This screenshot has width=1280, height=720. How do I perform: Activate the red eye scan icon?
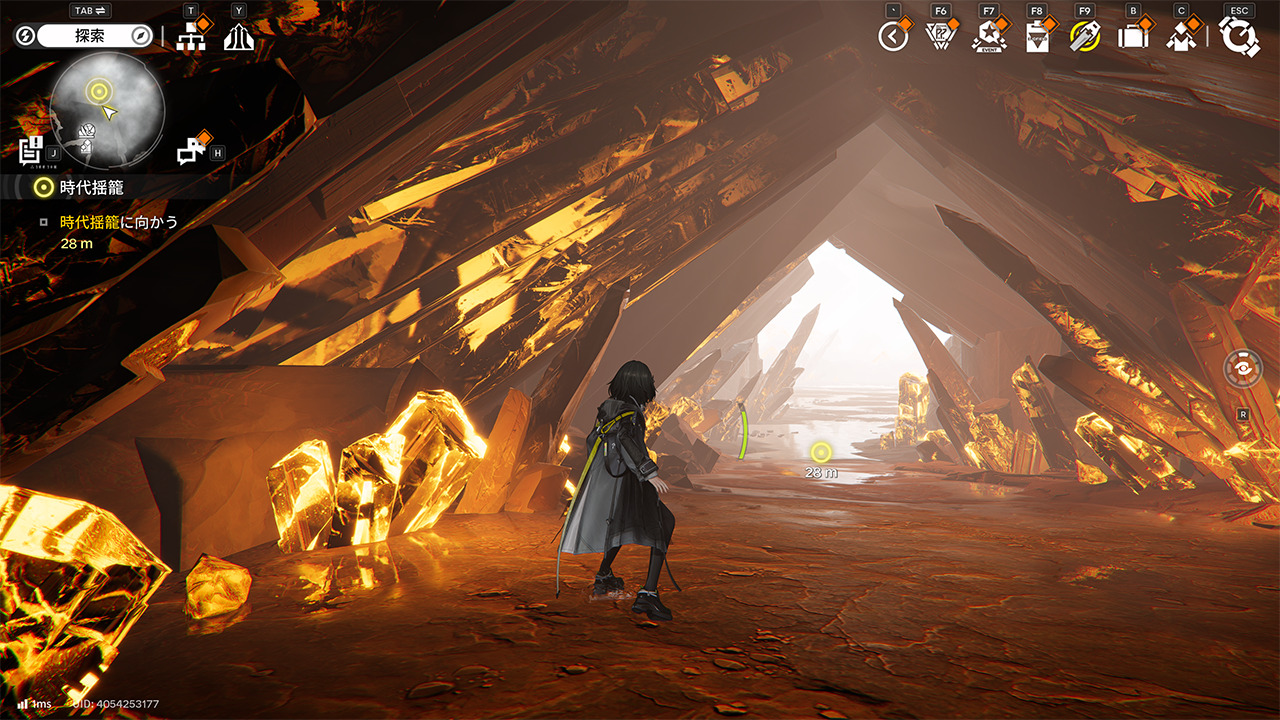(x=1243, y=366)
